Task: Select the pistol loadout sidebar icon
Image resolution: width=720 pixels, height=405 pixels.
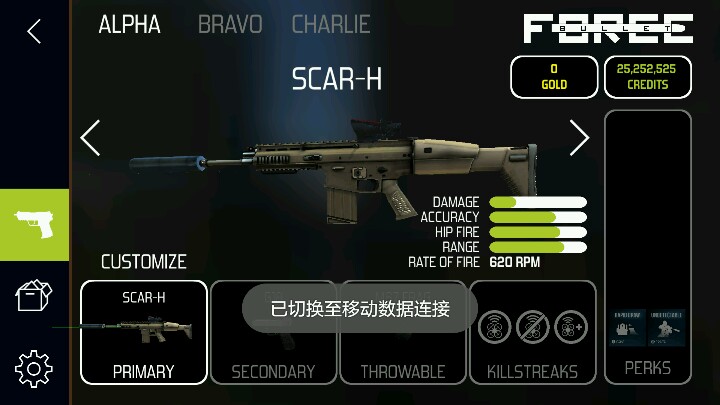Action: (x=34, y=224)
